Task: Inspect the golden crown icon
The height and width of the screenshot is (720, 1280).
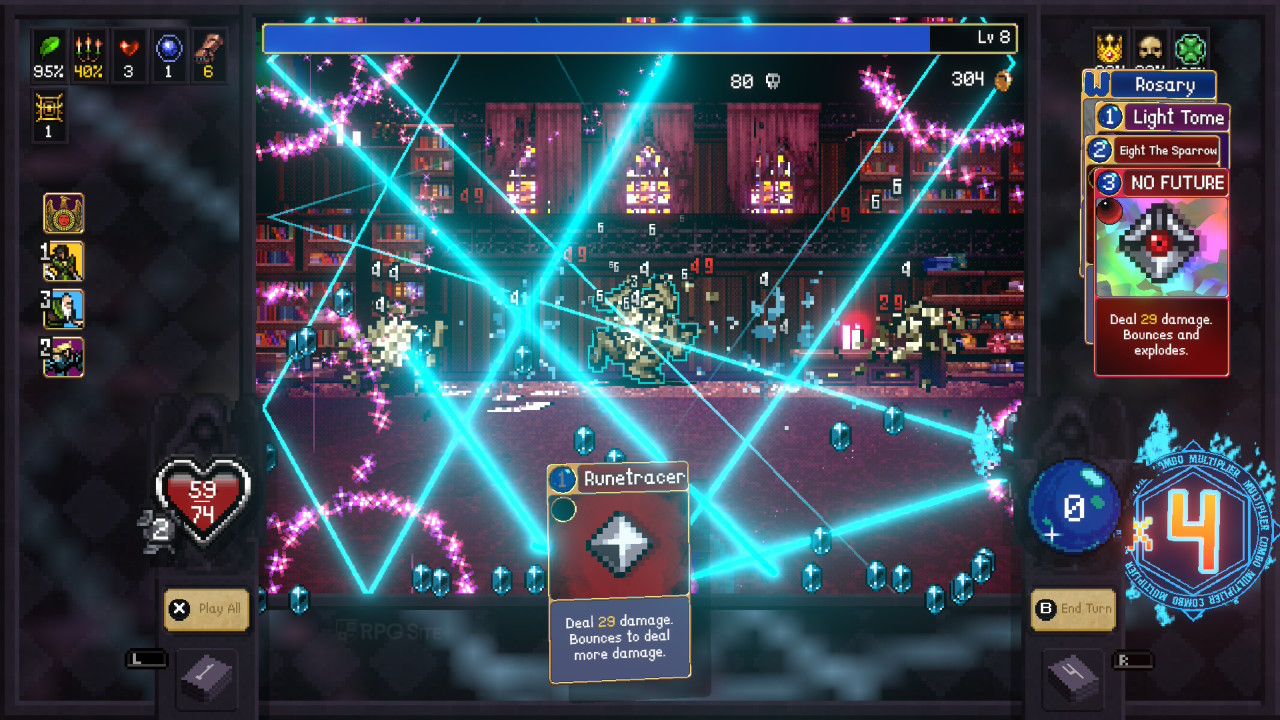Action: click(1109, 47)
